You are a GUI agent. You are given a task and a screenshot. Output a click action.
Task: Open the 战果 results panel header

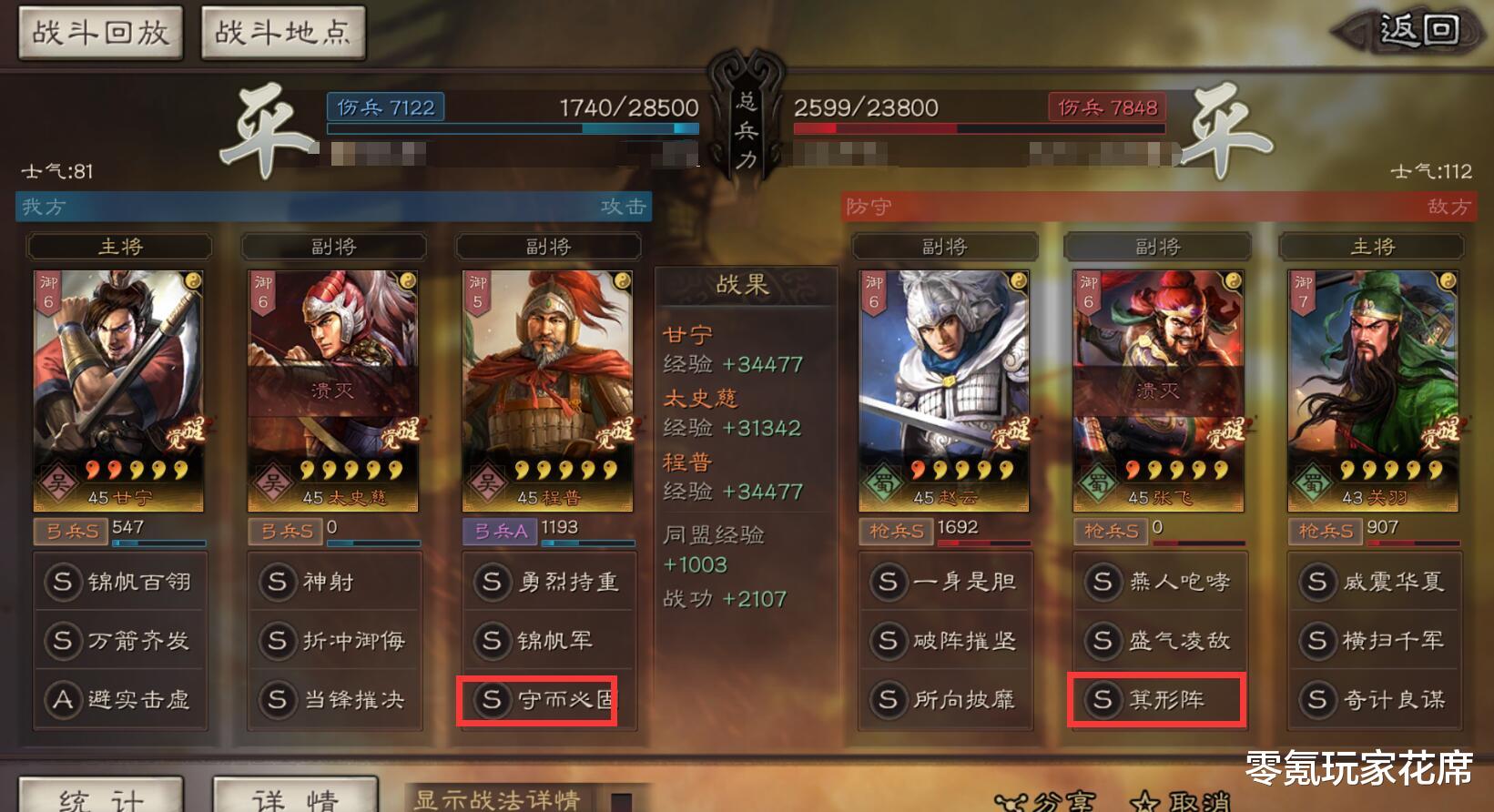click(745, 283)
